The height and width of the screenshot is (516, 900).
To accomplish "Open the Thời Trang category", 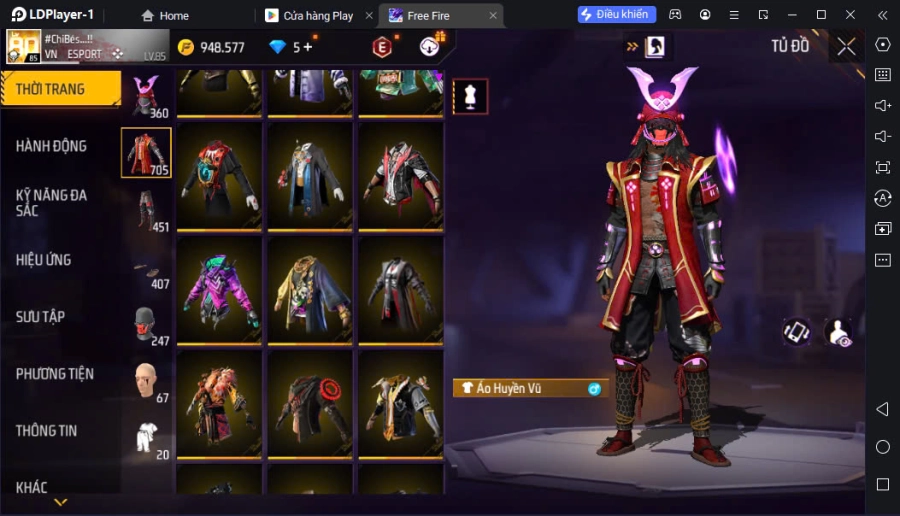I will click(58, 89).
